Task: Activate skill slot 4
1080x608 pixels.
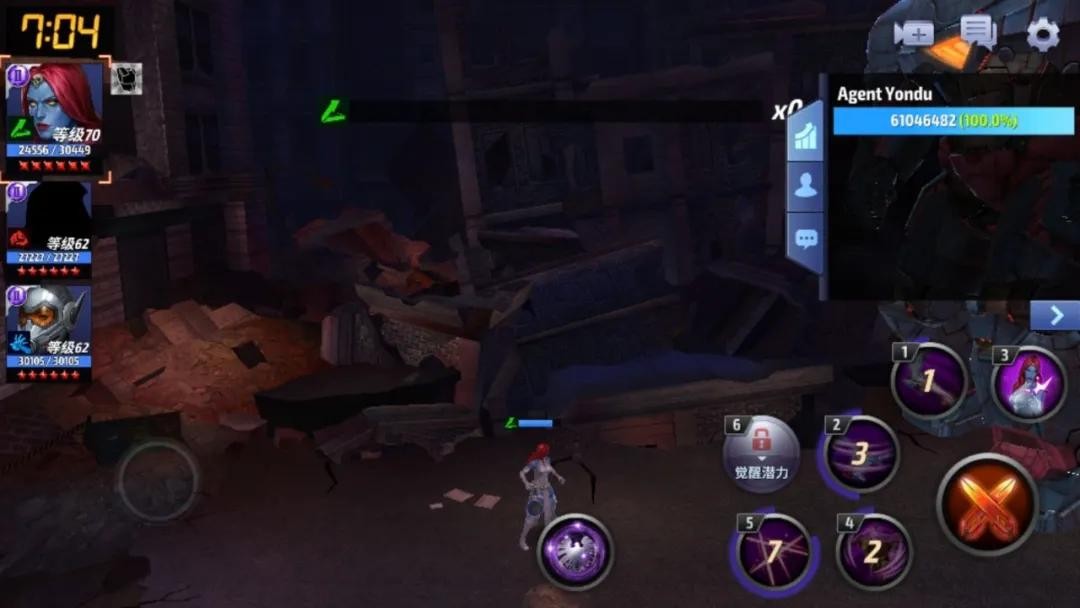Action: click(x=873, y=551)
